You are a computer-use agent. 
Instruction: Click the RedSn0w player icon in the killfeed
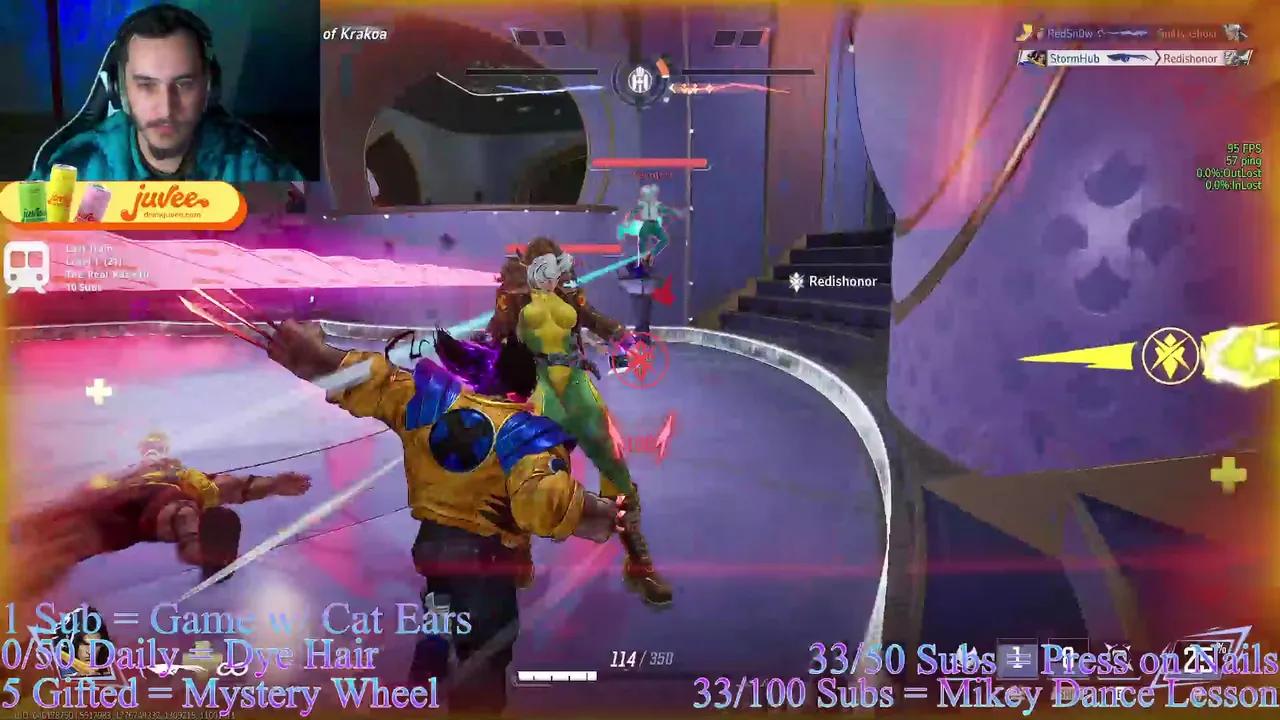tap(1027, 32)
